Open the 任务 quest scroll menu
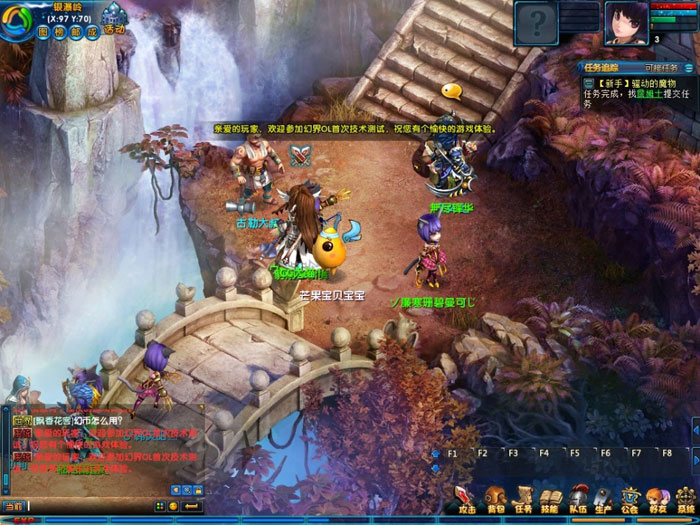 (522, 498)
